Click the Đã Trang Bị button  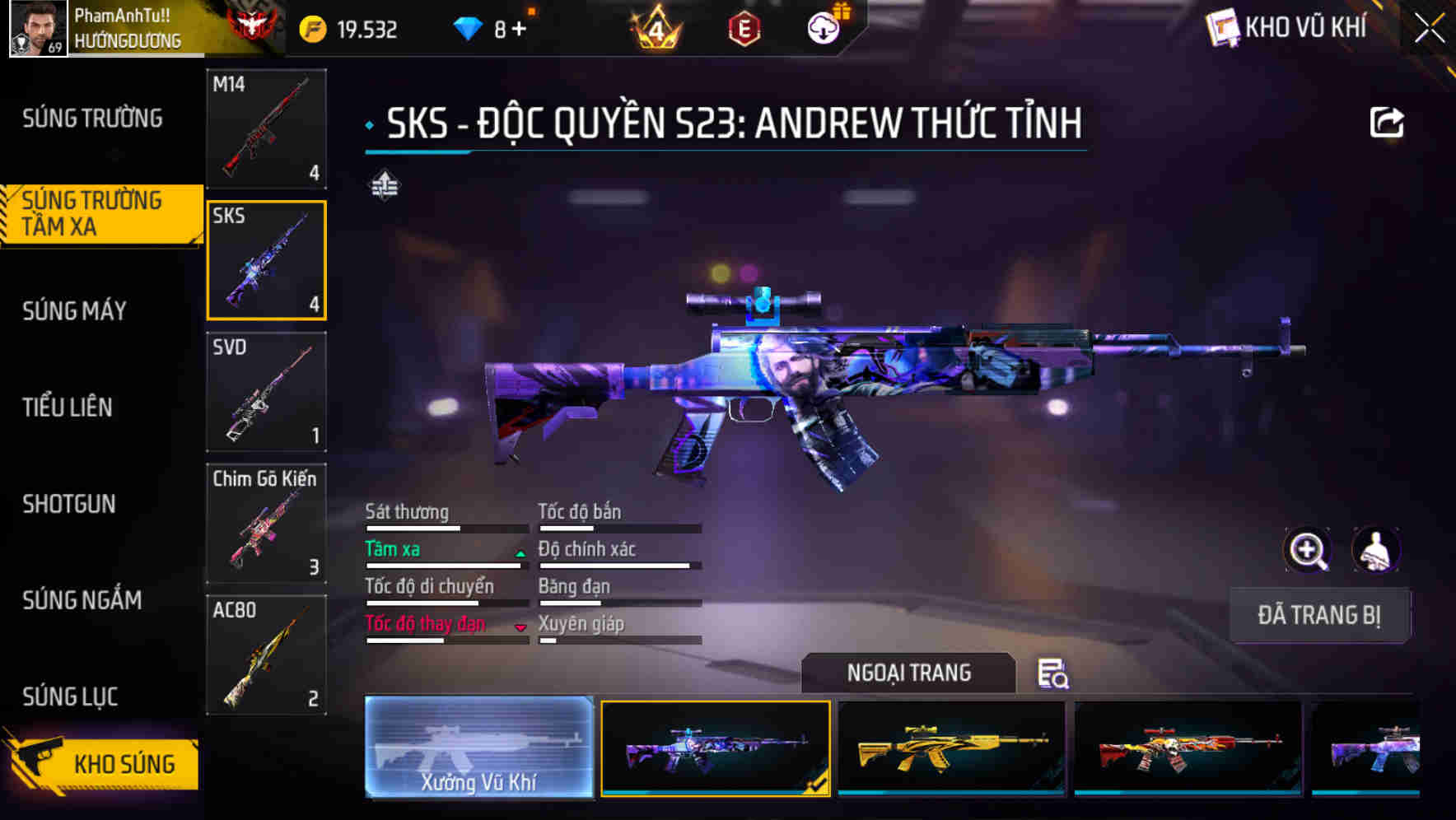[x=1319, y=616]
